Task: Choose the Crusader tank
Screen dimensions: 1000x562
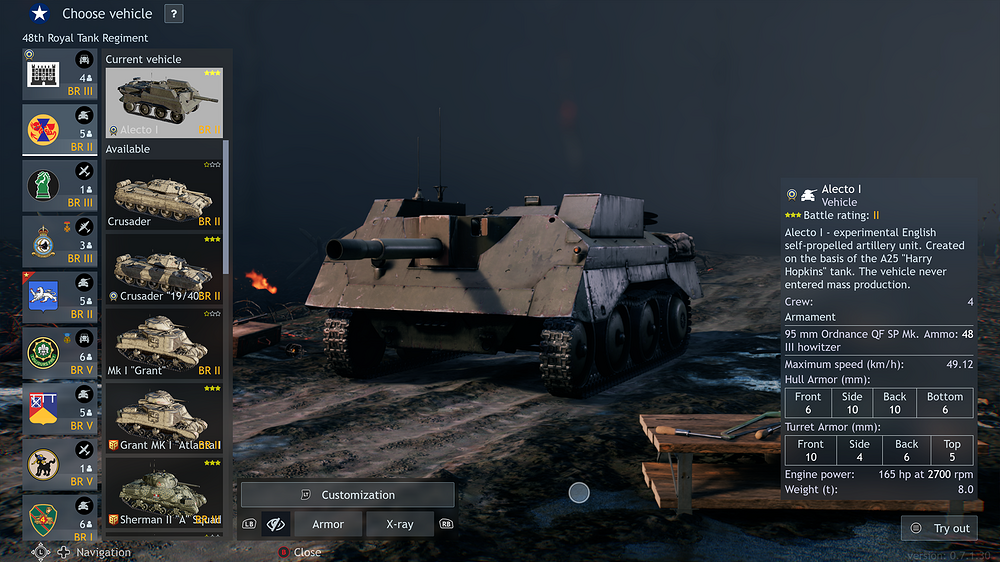Action: pyautogui.click(x=164, y=195)
